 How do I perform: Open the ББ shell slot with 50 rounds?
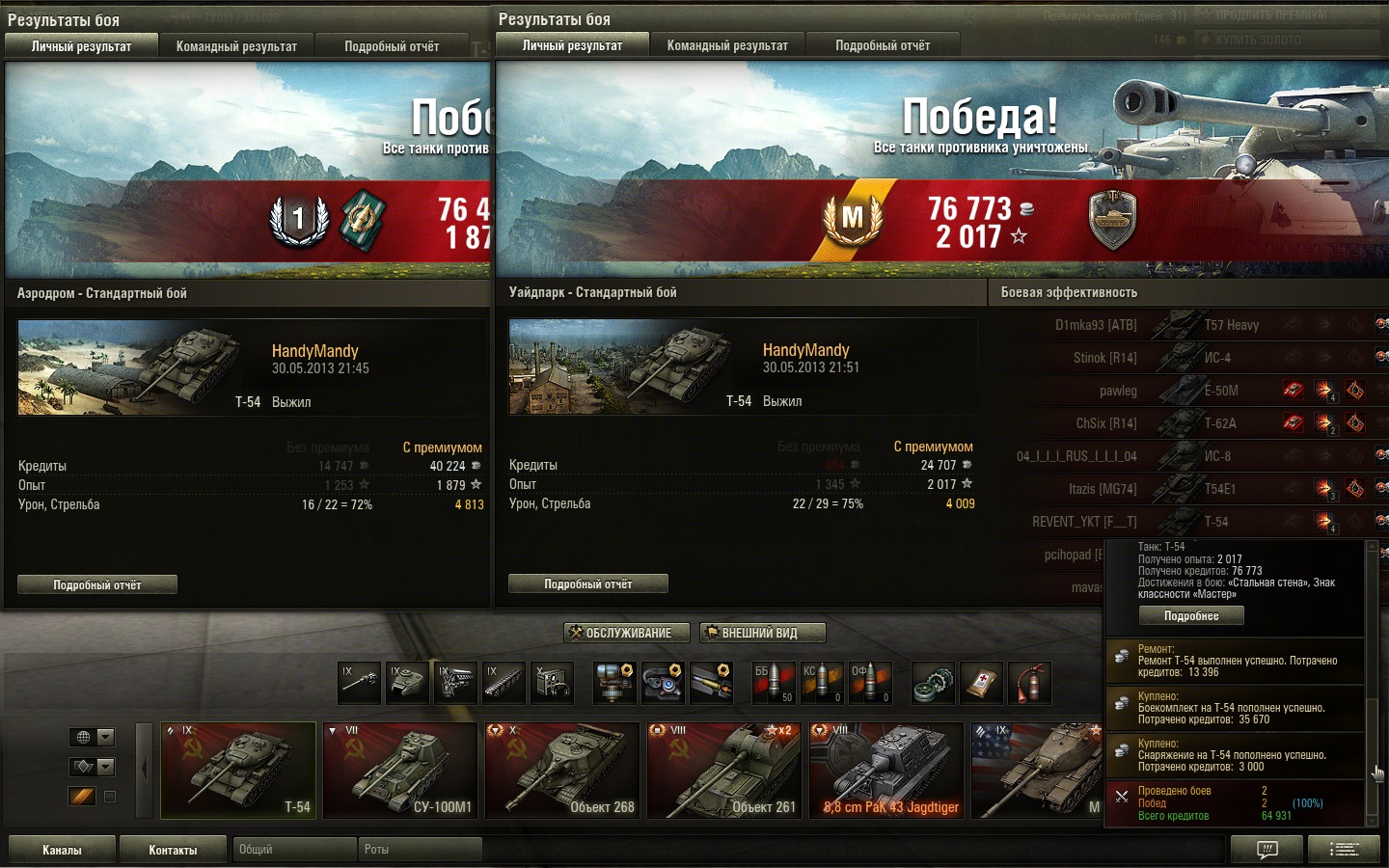click(774, 683)
